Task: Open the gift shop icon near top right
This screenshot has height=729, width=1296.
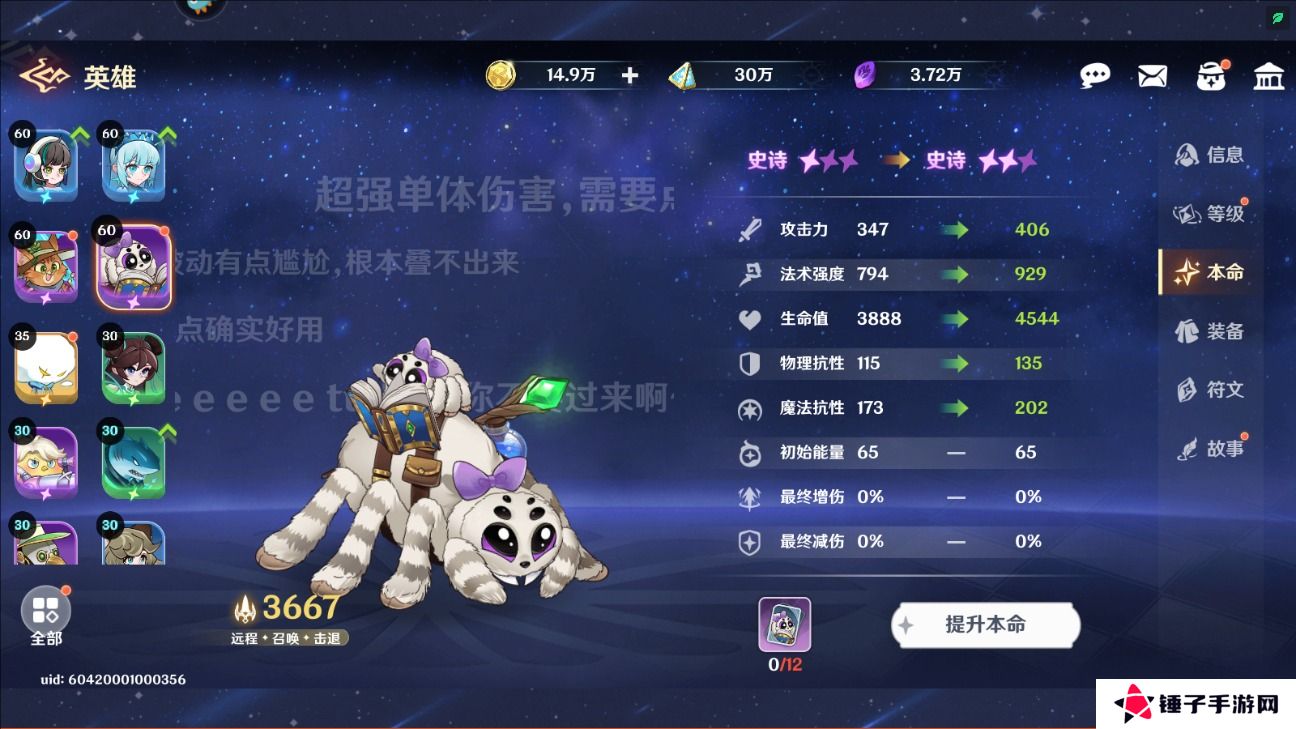Action: tap(1211, 75)
